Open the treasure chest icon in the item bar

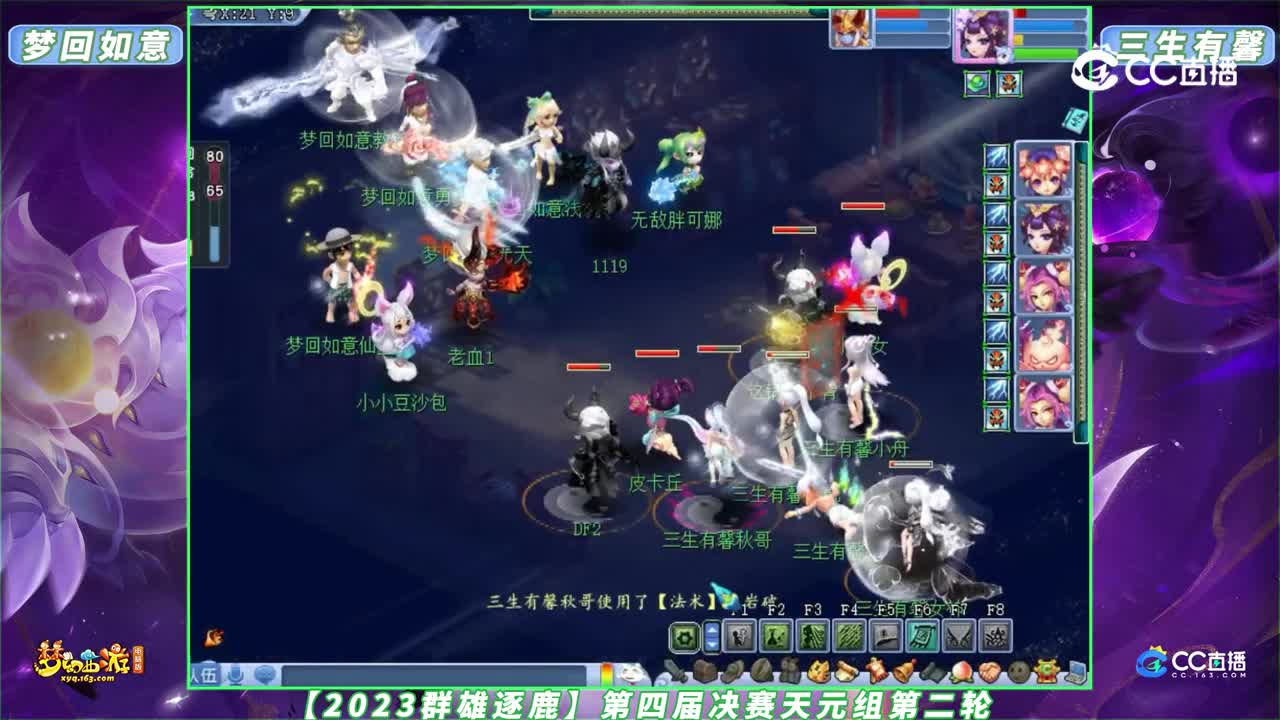pyautogui.click(x=704, y=669)
